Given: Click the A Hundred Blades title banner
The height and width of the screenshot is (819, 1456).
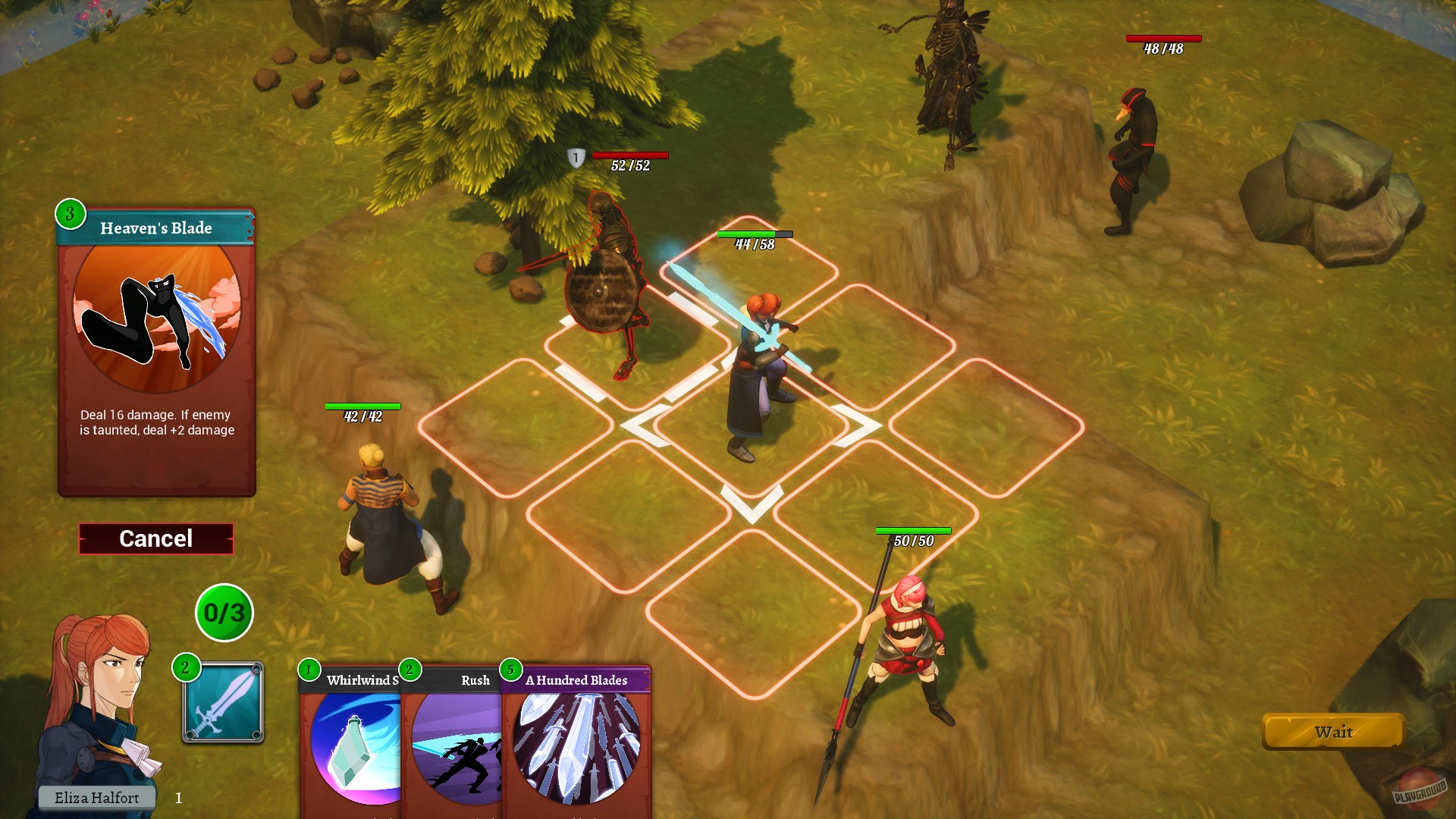Looking at the screenshot, I should (578, 681).
